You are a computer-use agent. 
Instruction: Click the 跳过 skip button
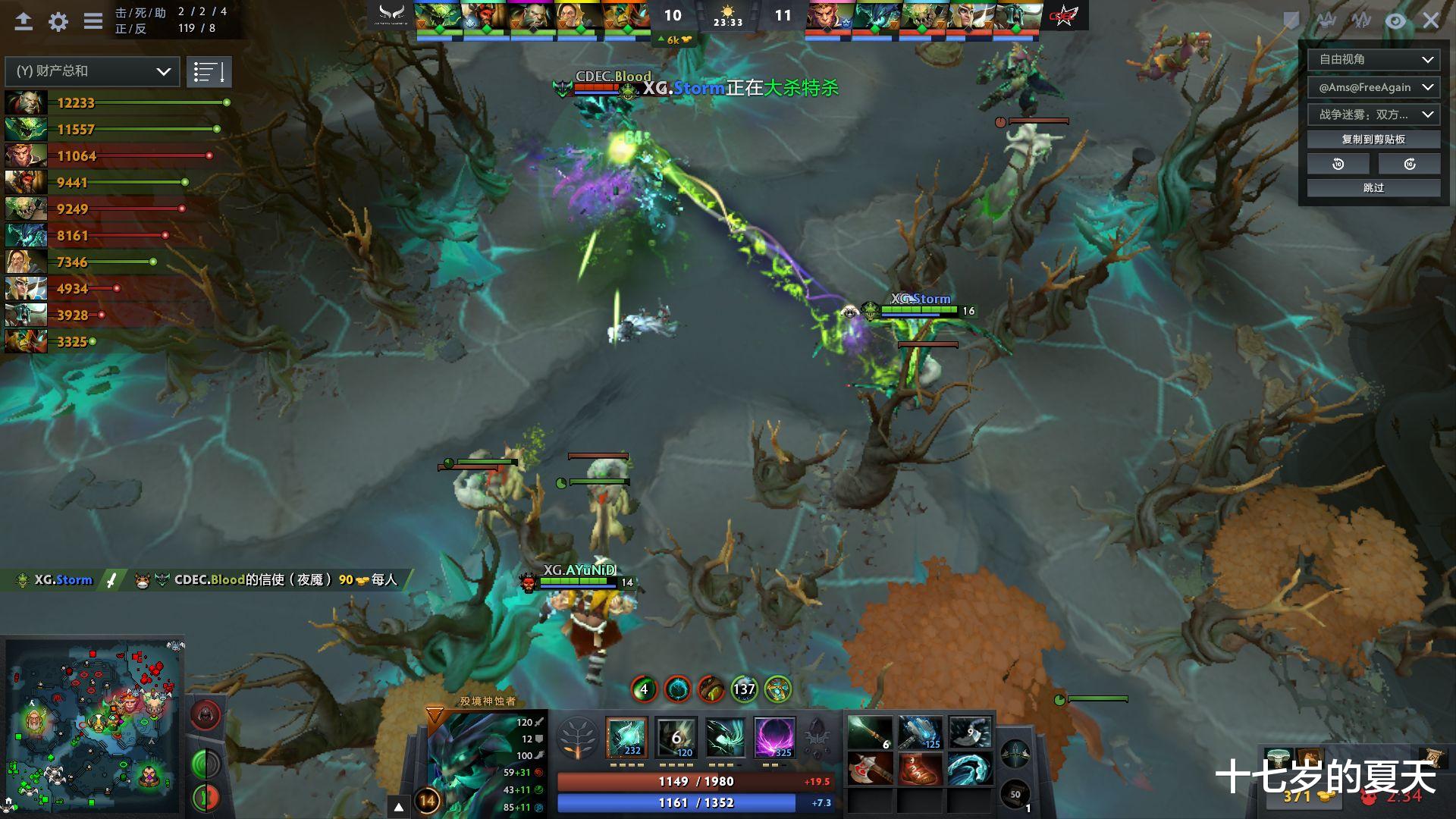point(1373,187)
